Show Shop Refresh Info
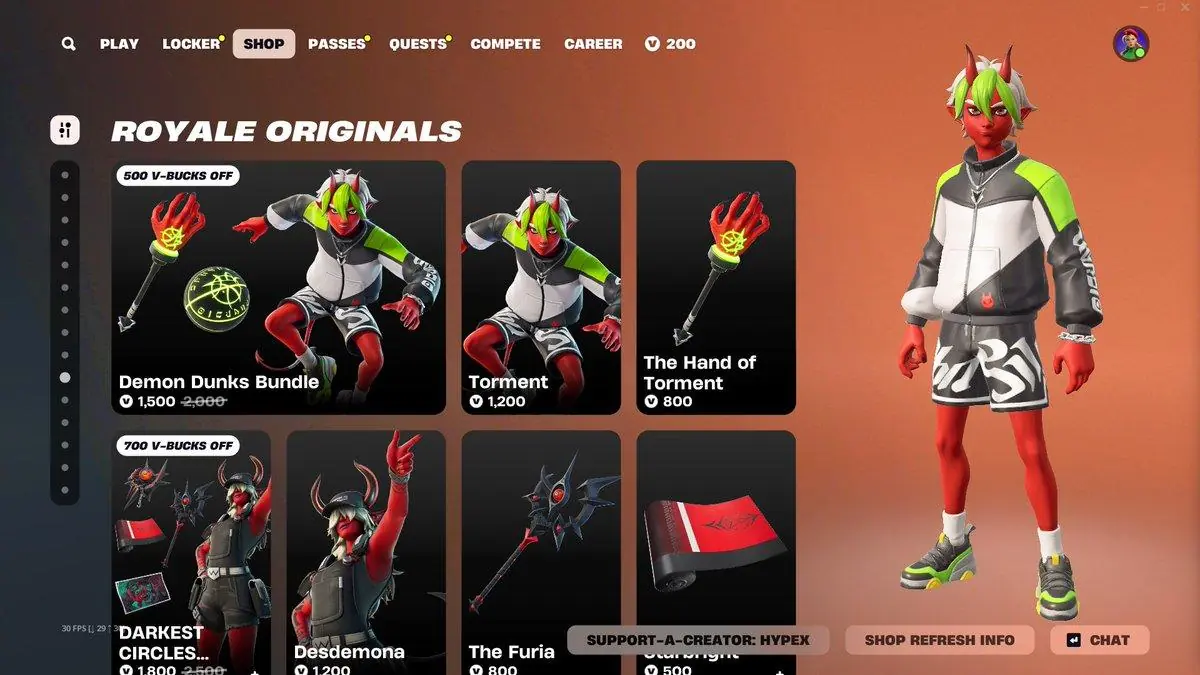This screenshot has height=675, width=1200. (x=939, y=640)
